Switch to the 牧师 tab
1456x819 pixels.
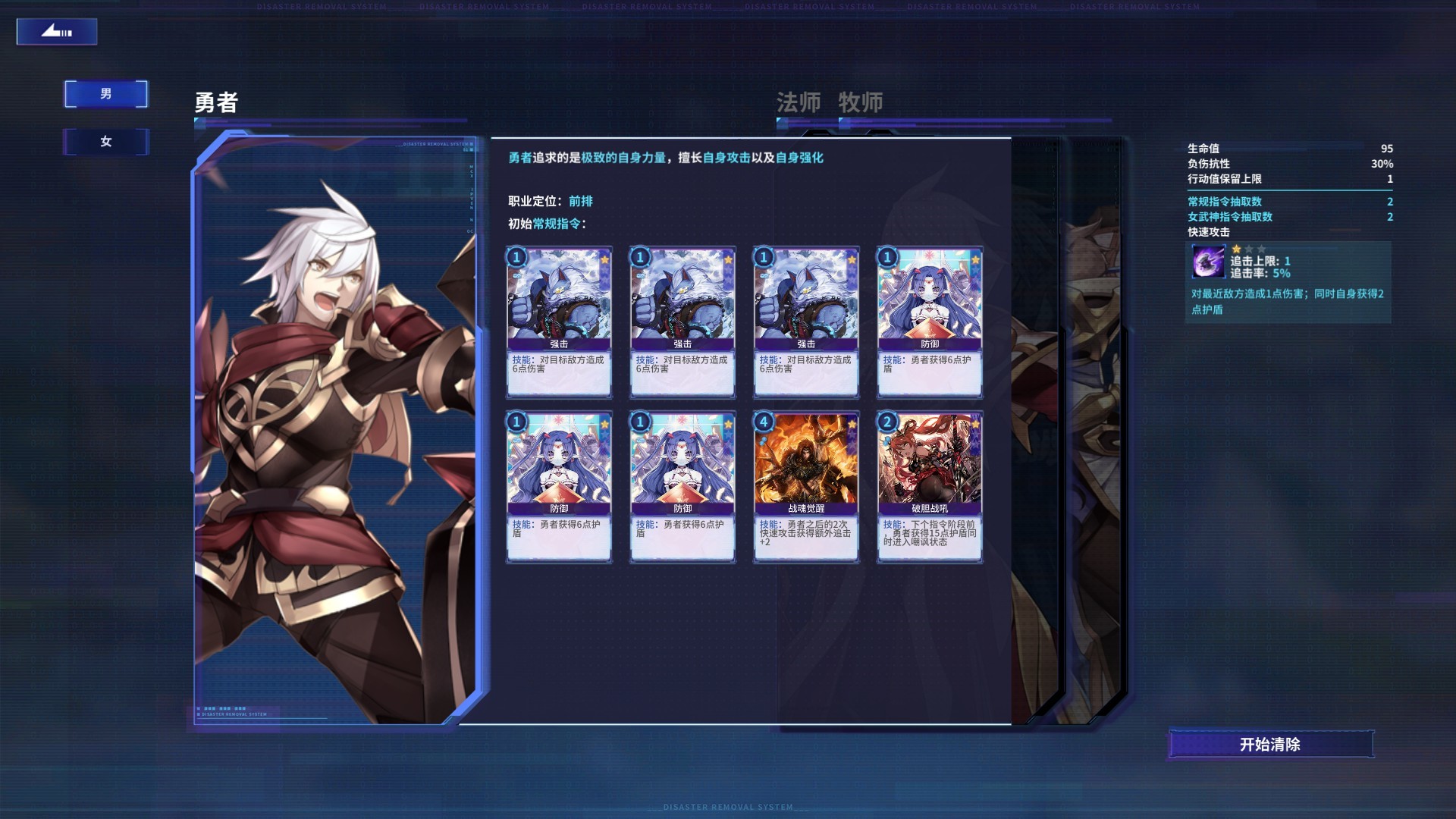(860, 102)
